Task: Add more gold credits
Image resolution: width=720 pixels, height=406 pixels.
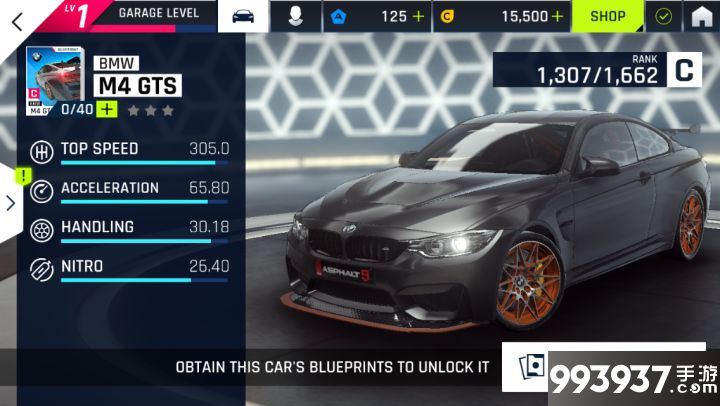Action: (x=557, y=16)
